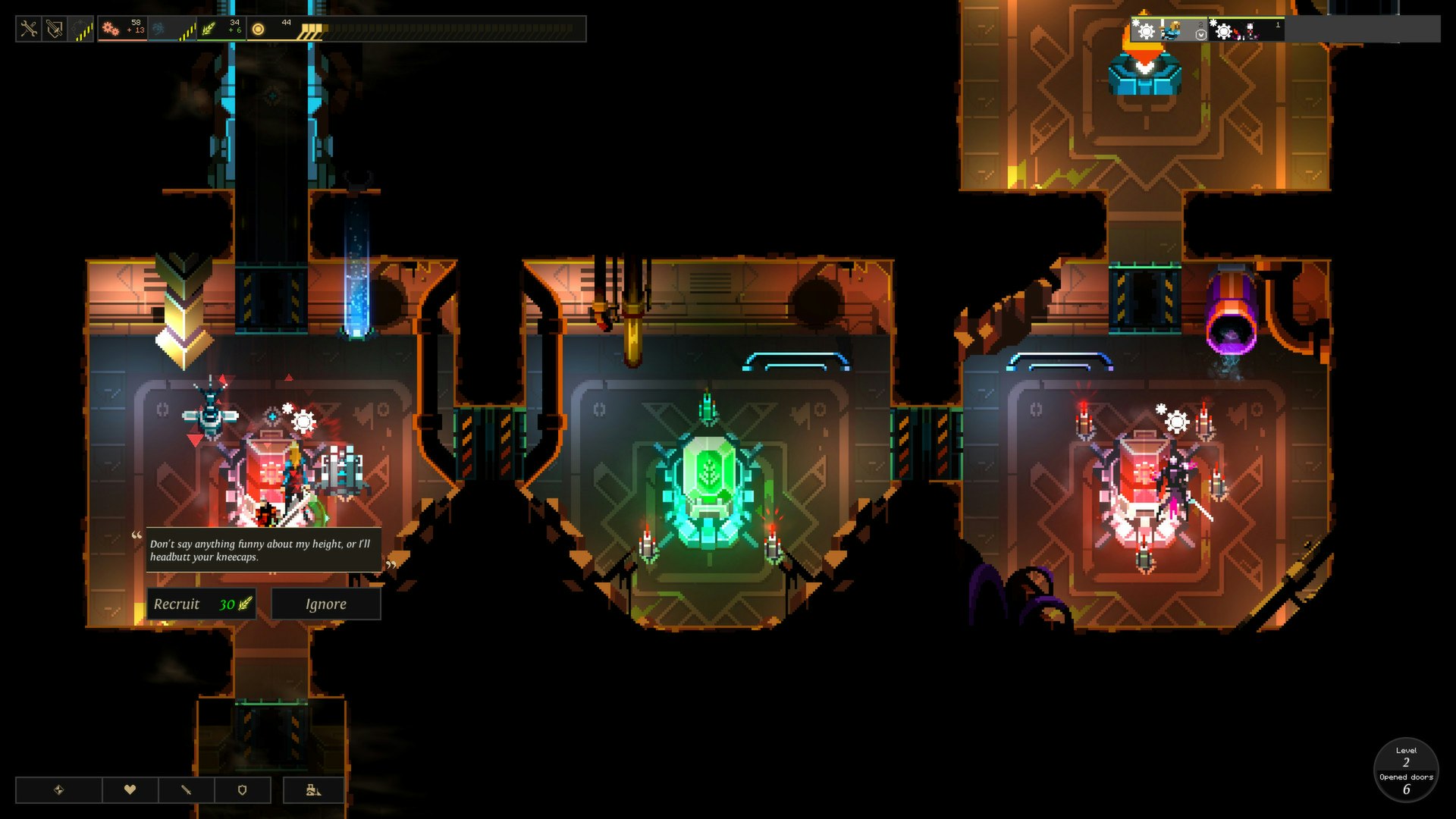Click the sword attack stat icon
Image resolution: width=1456 pixels, height=819 pixels.
coord(186,789)
